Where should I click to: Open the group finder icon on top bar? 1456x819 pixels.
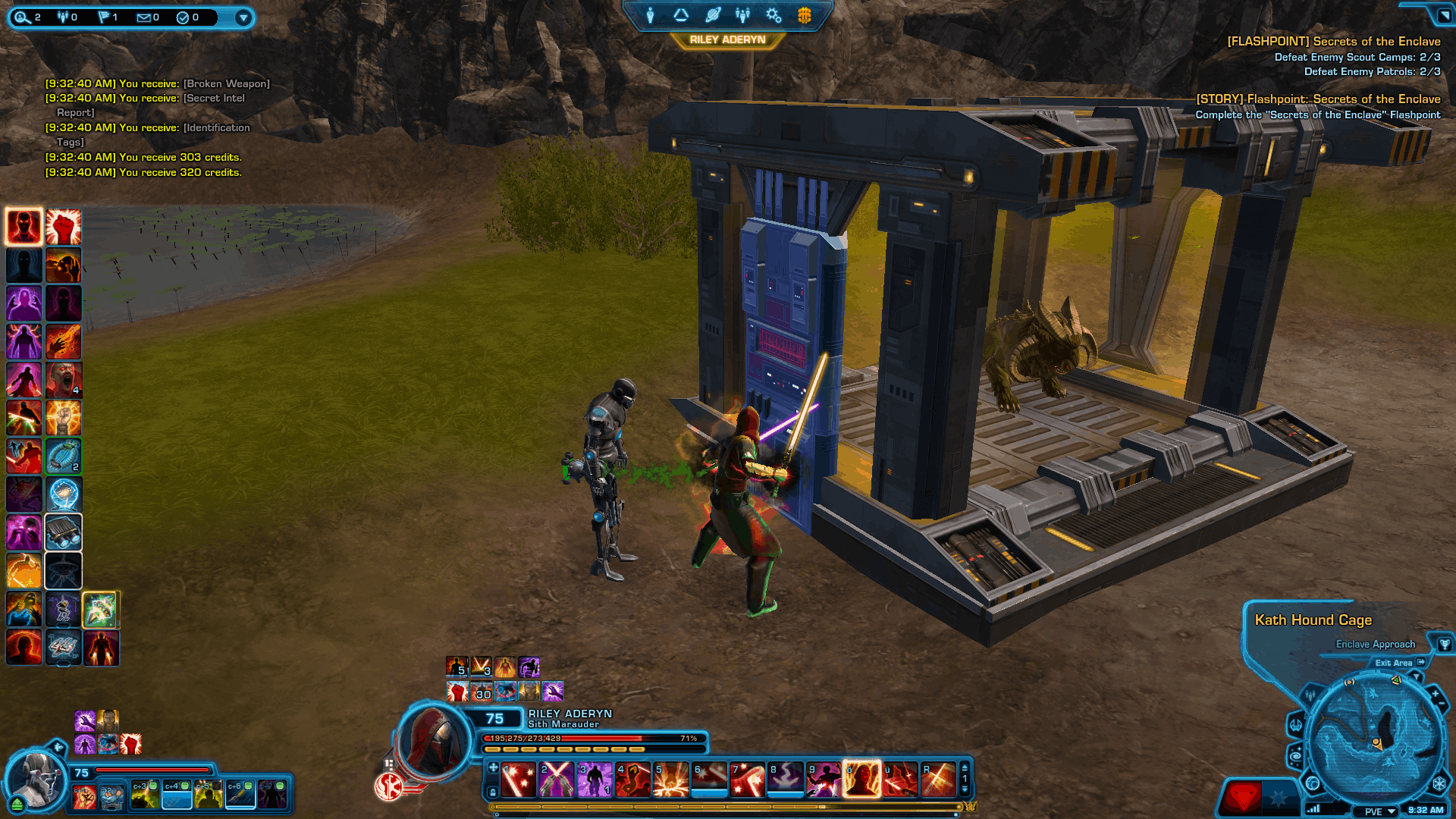pyautogui.click(x=742, y=15)
